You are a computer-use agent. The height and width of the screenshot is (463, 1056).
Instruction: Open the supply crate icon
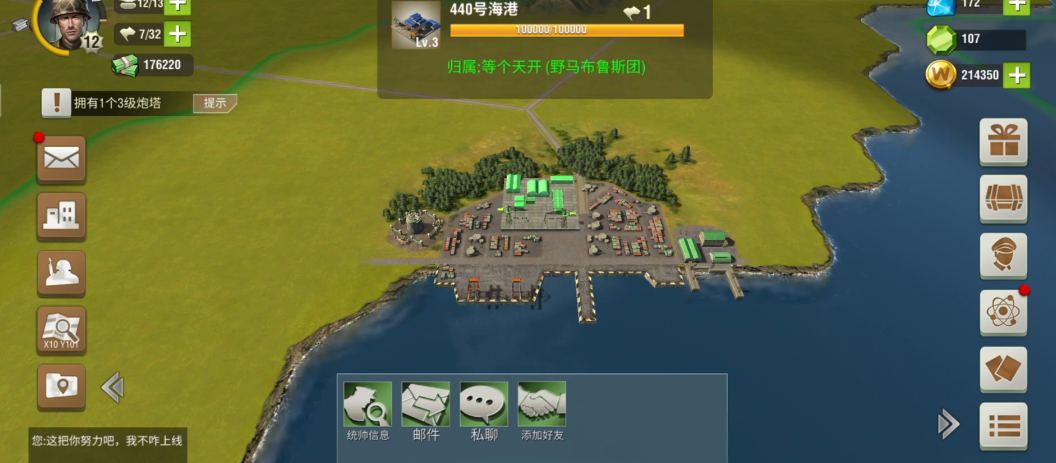1003,198
